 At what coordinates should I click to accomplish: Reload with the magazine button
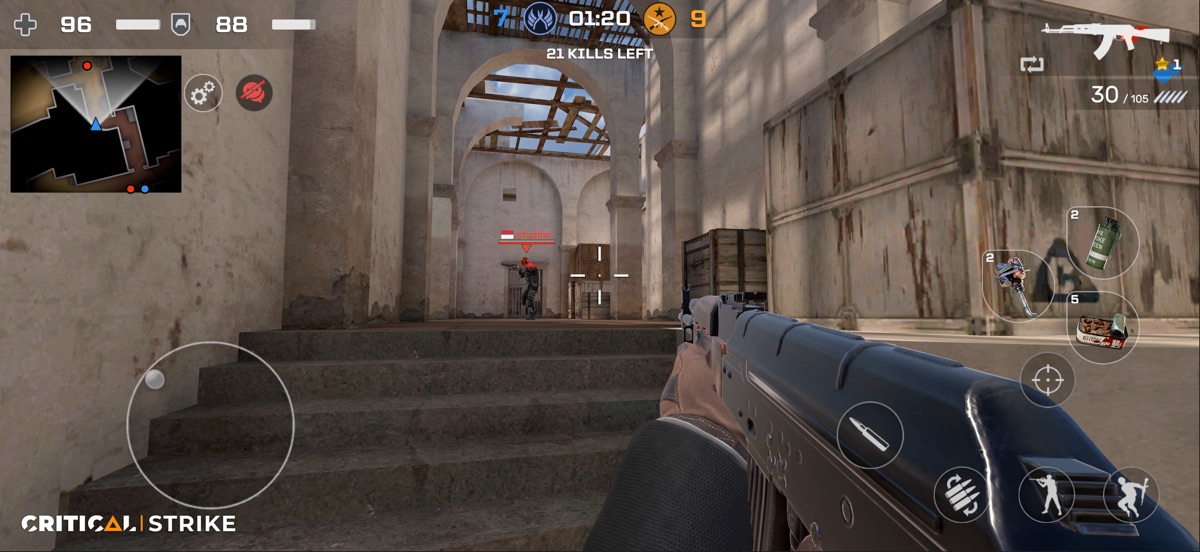pos(961,494)
